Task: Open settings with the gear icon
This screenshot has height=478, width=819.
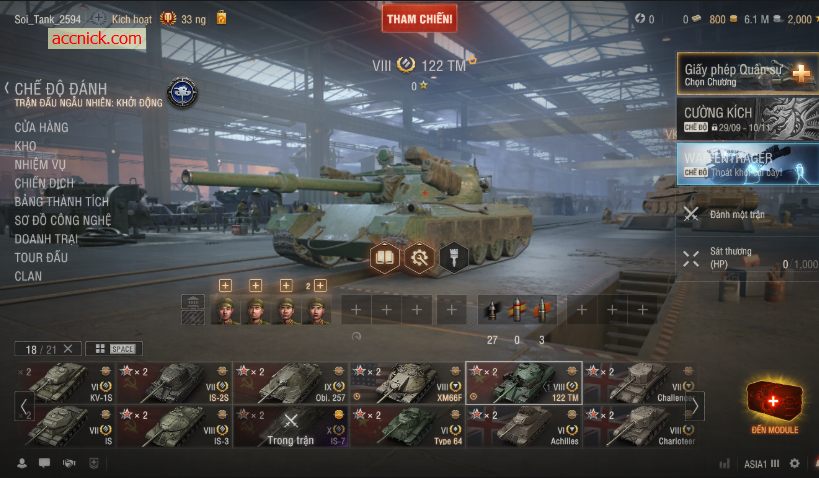Action: [x=795, y=463]
